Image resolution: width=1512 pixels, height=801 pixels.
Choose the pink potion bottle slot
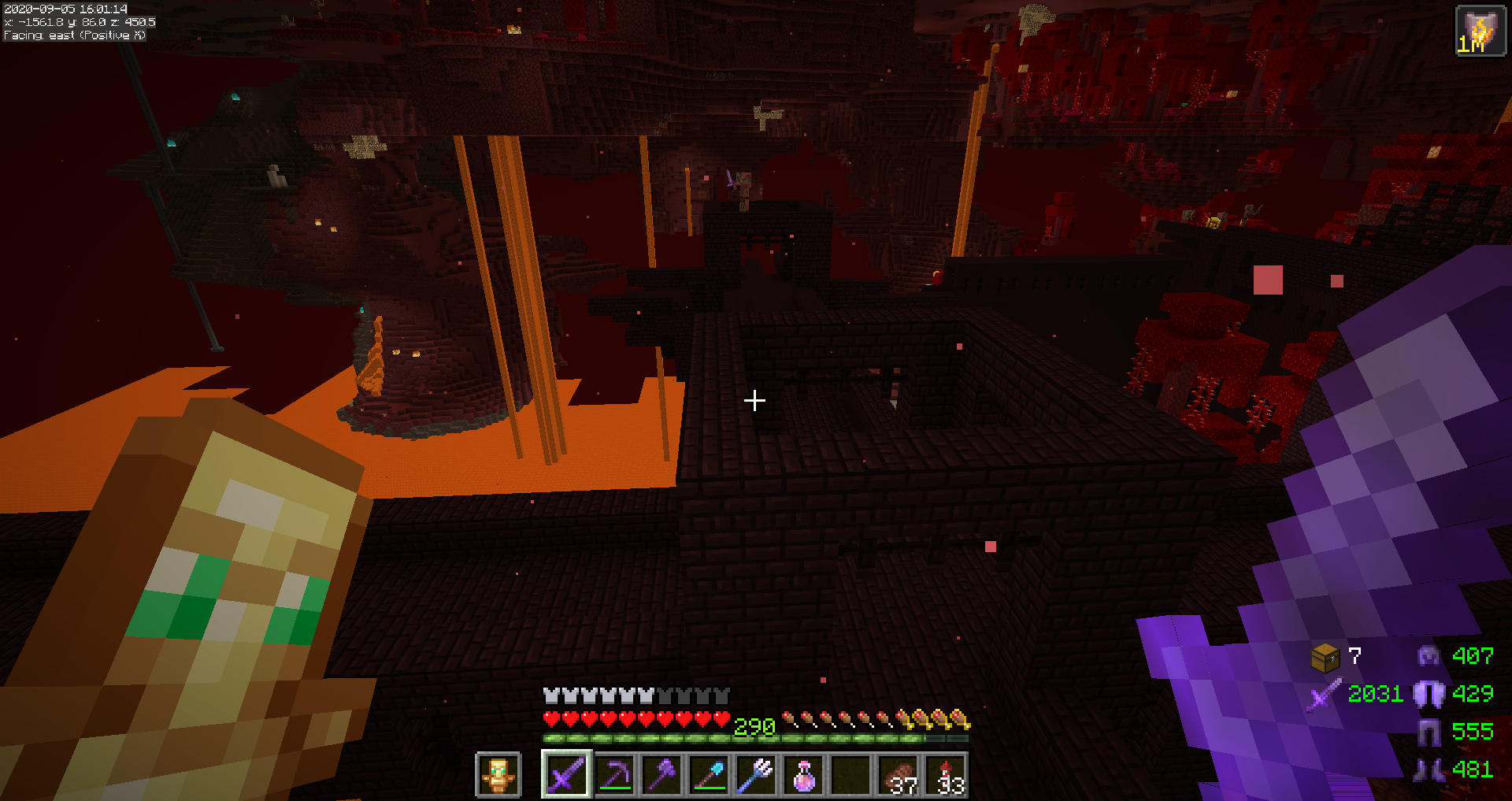[803, 775]
